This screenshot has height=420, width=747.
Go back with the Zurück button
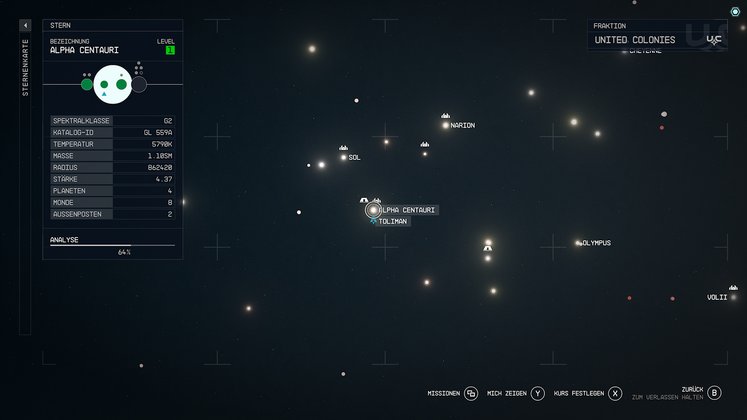point(714,393)
